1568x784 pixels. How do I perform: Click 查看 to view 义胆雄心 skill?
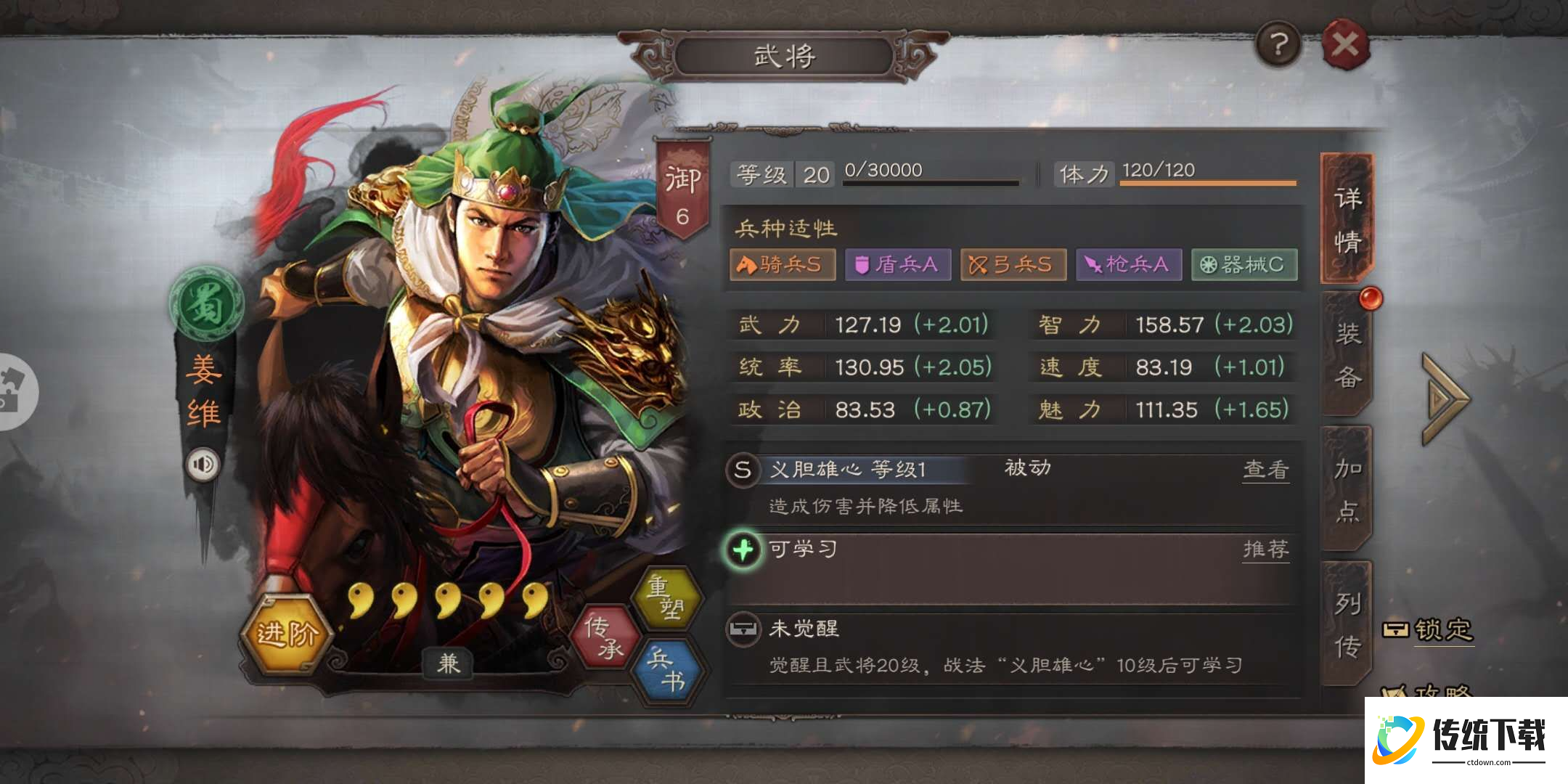1265,469
